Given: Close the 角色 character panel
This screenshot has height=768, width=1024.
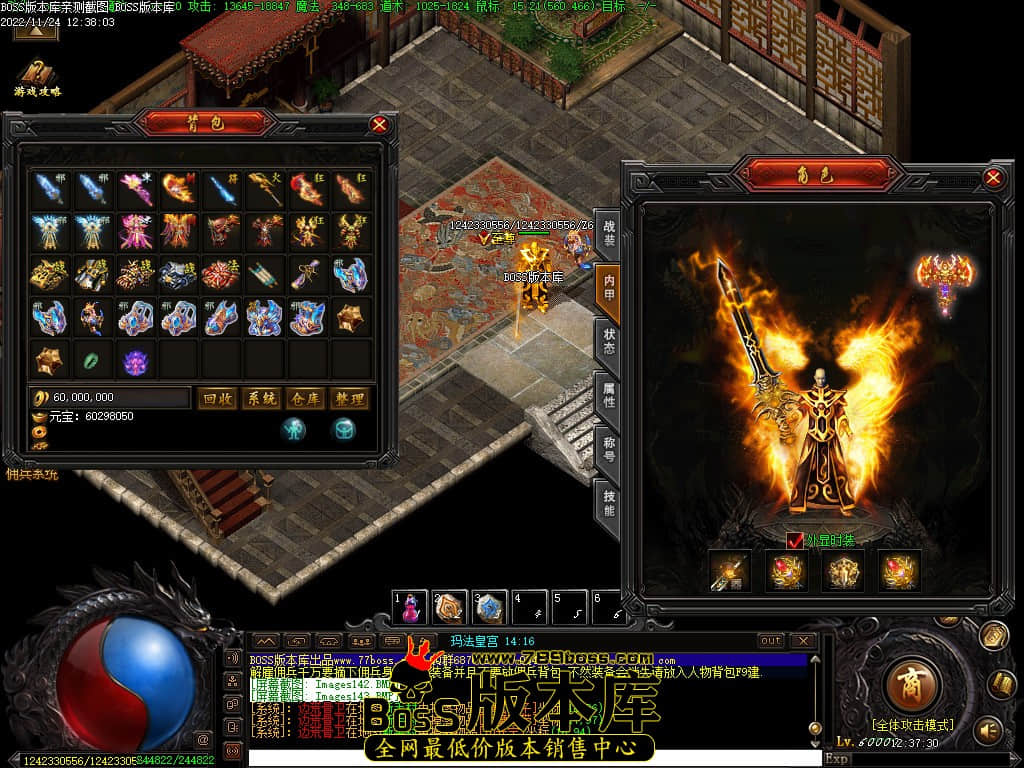Looking at the screenshot, I should pyautogui.click(x=993, y=178).
